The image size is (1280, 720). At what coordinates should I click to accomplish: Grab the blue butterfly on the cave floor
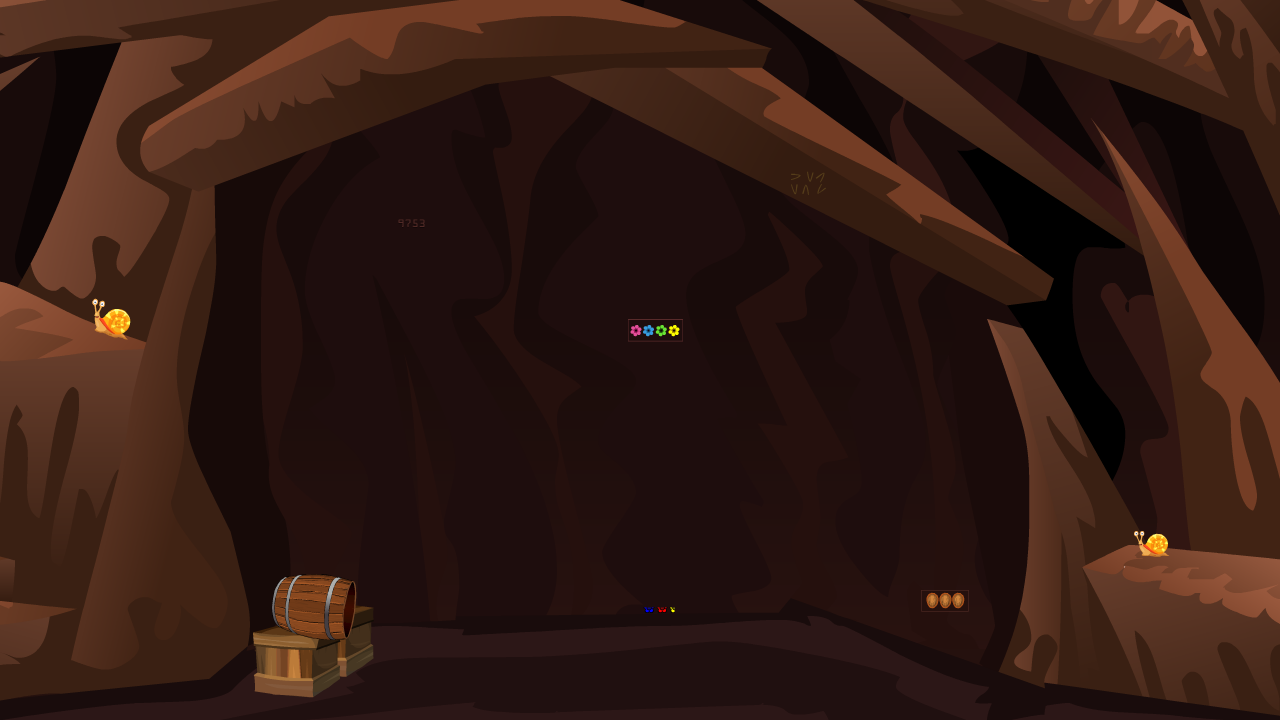click(649, 609)
